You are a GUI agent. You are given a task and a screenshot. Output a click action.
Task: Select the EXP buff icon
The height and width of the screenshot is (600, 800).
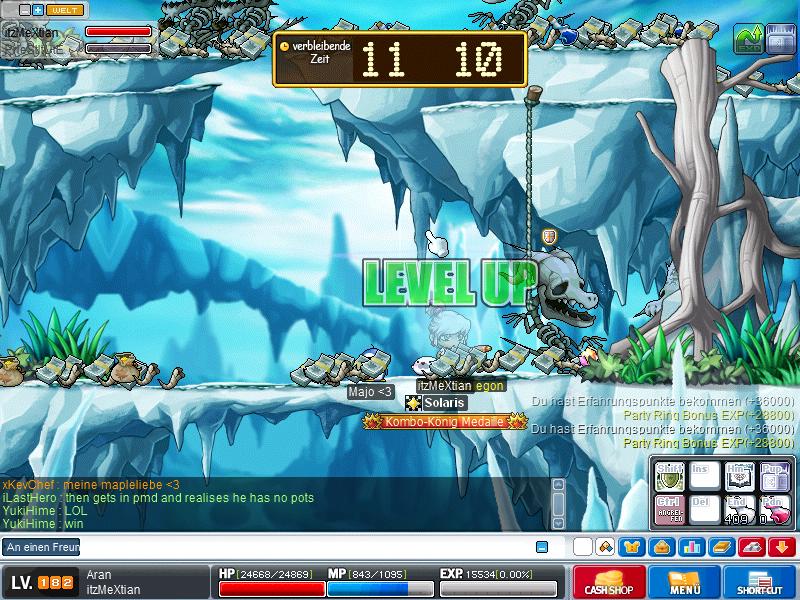[x=747, y=39]
